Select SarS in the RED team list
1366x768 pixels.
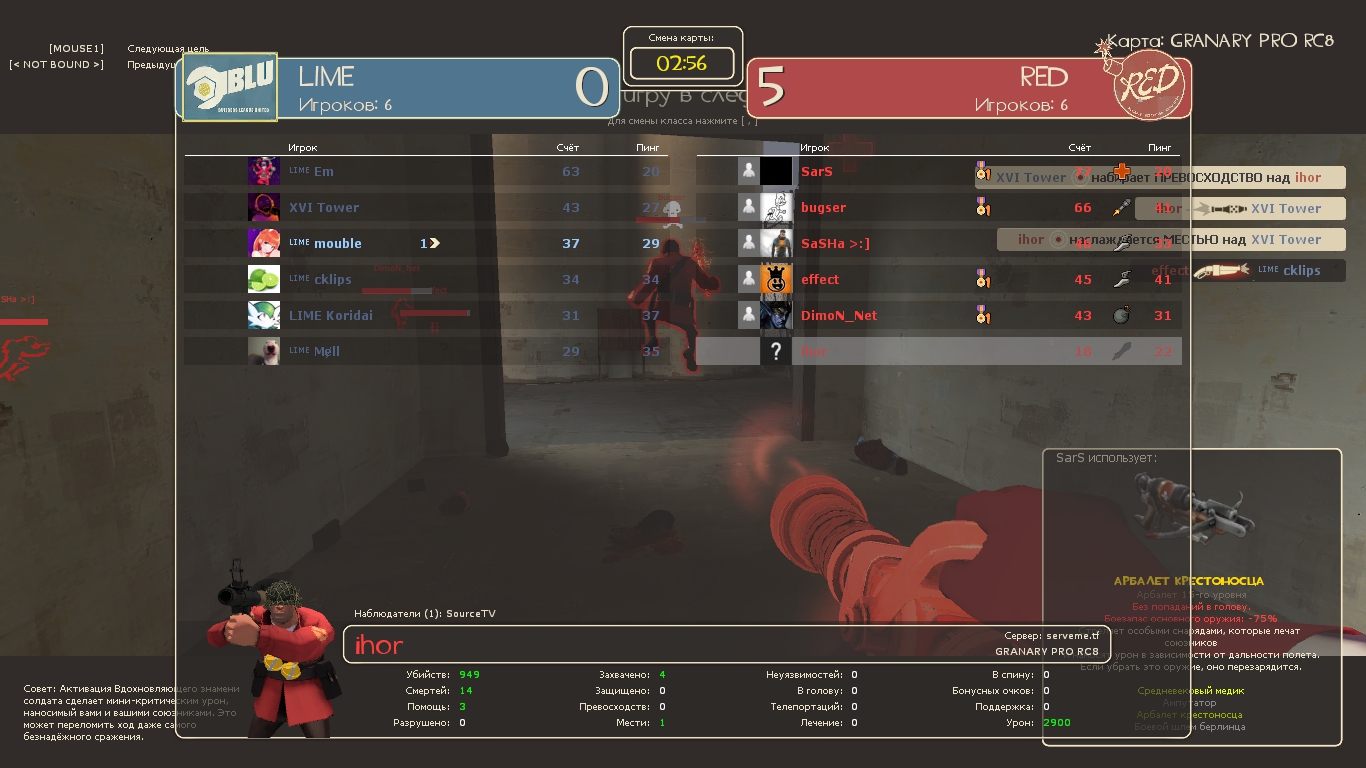point(817,171)
